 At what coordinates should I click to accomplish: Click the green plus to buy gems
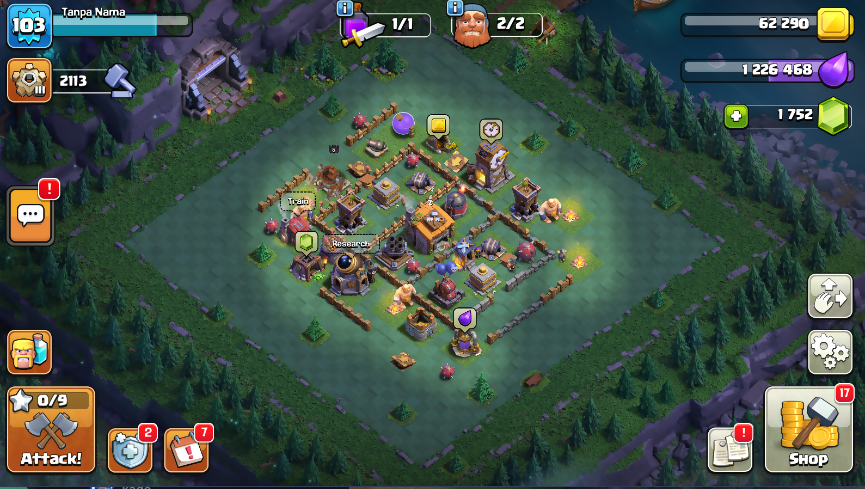point(736,116)
